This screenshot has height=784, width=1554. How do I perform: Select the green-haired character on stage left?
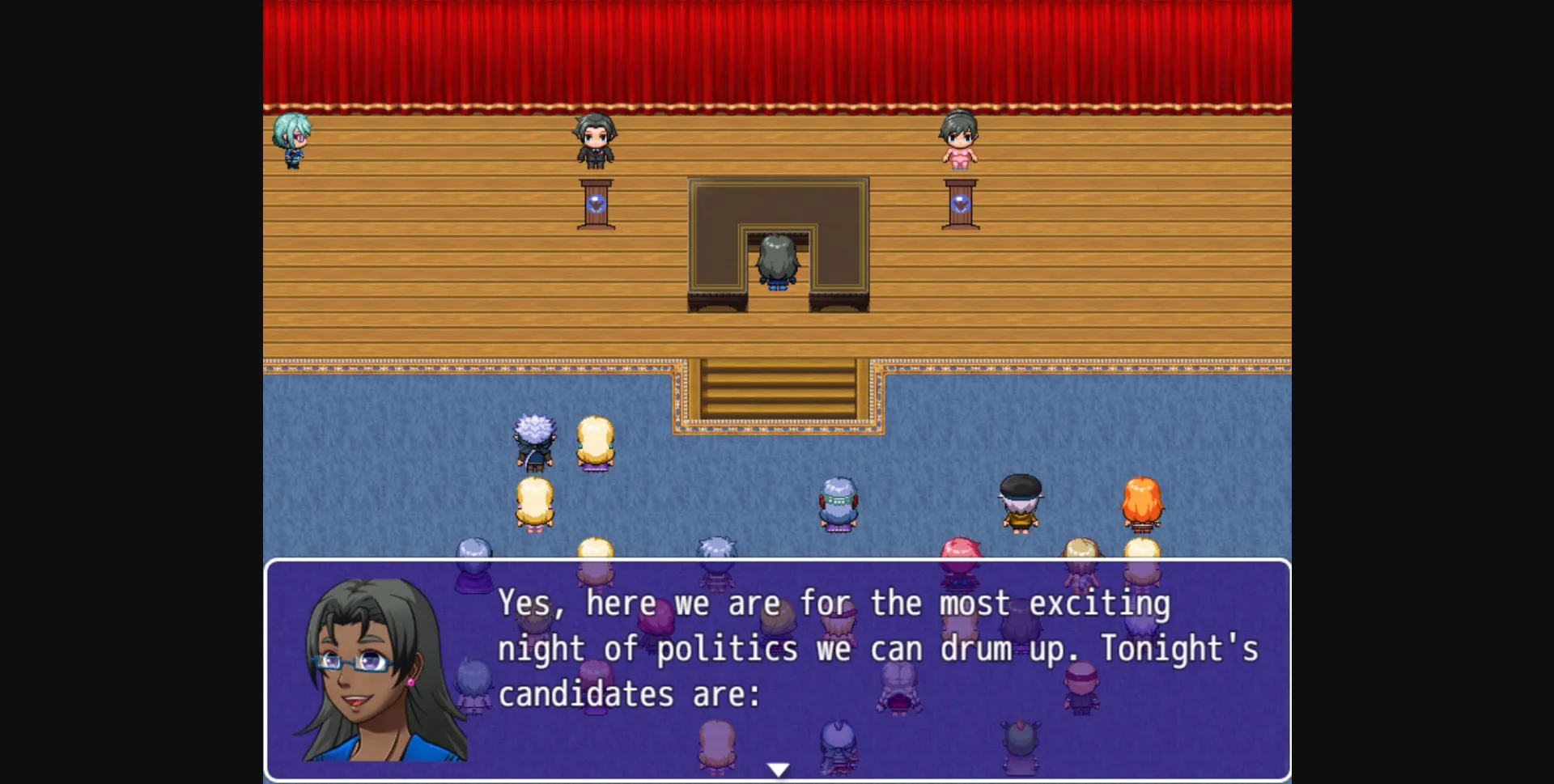click(291, 142)
